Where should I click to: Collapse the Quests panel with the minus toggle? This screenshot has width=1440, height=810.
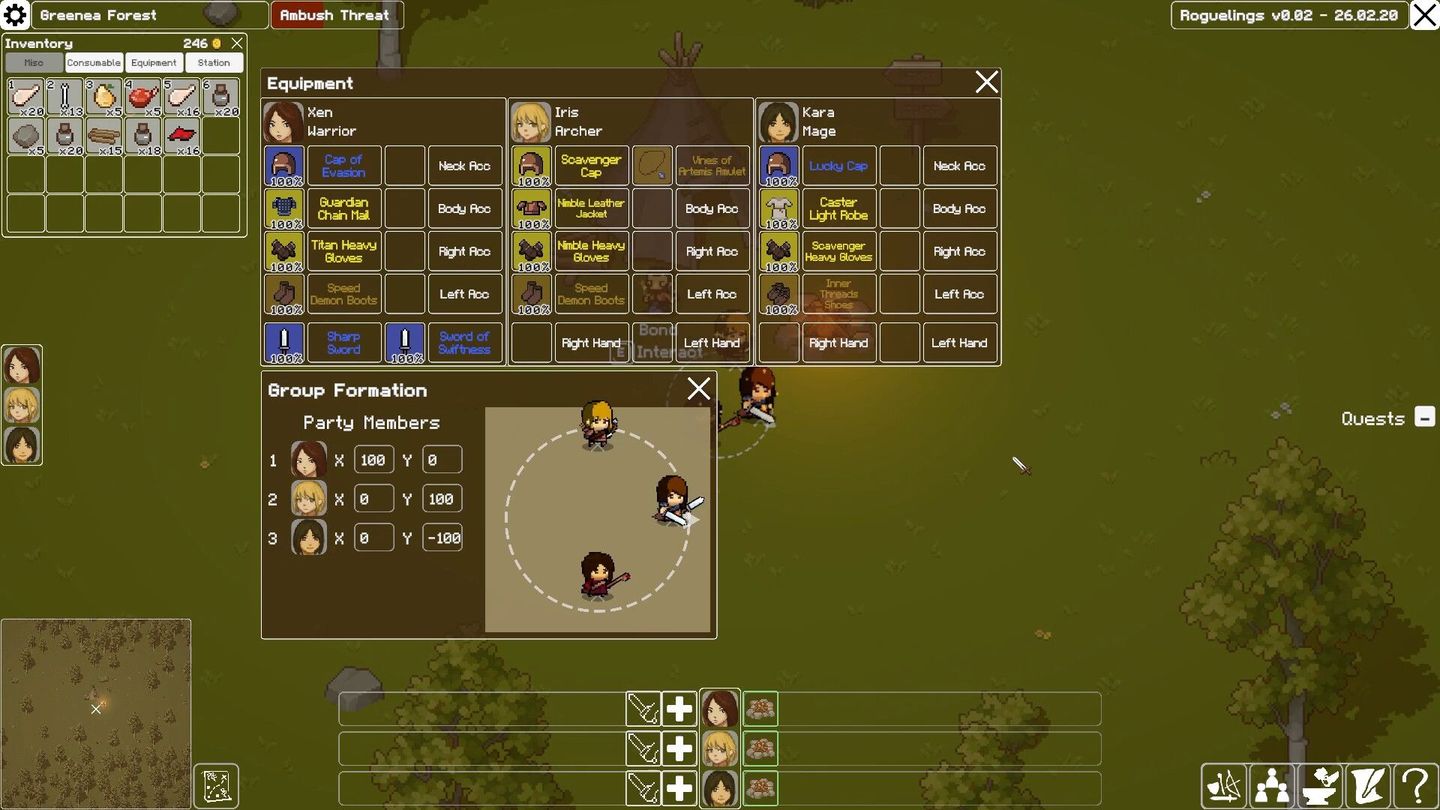1425,418
